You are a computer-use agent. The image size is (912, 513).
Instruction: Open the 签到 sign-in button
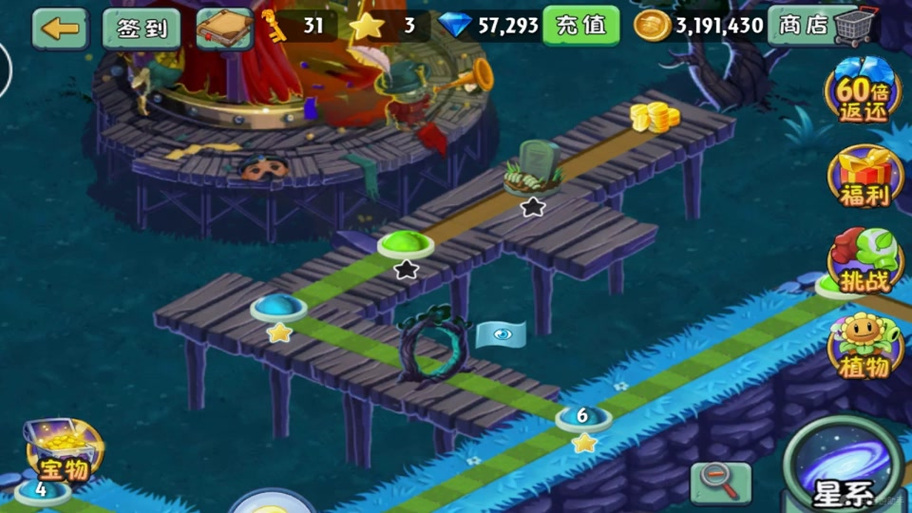[x=142, y=28]
